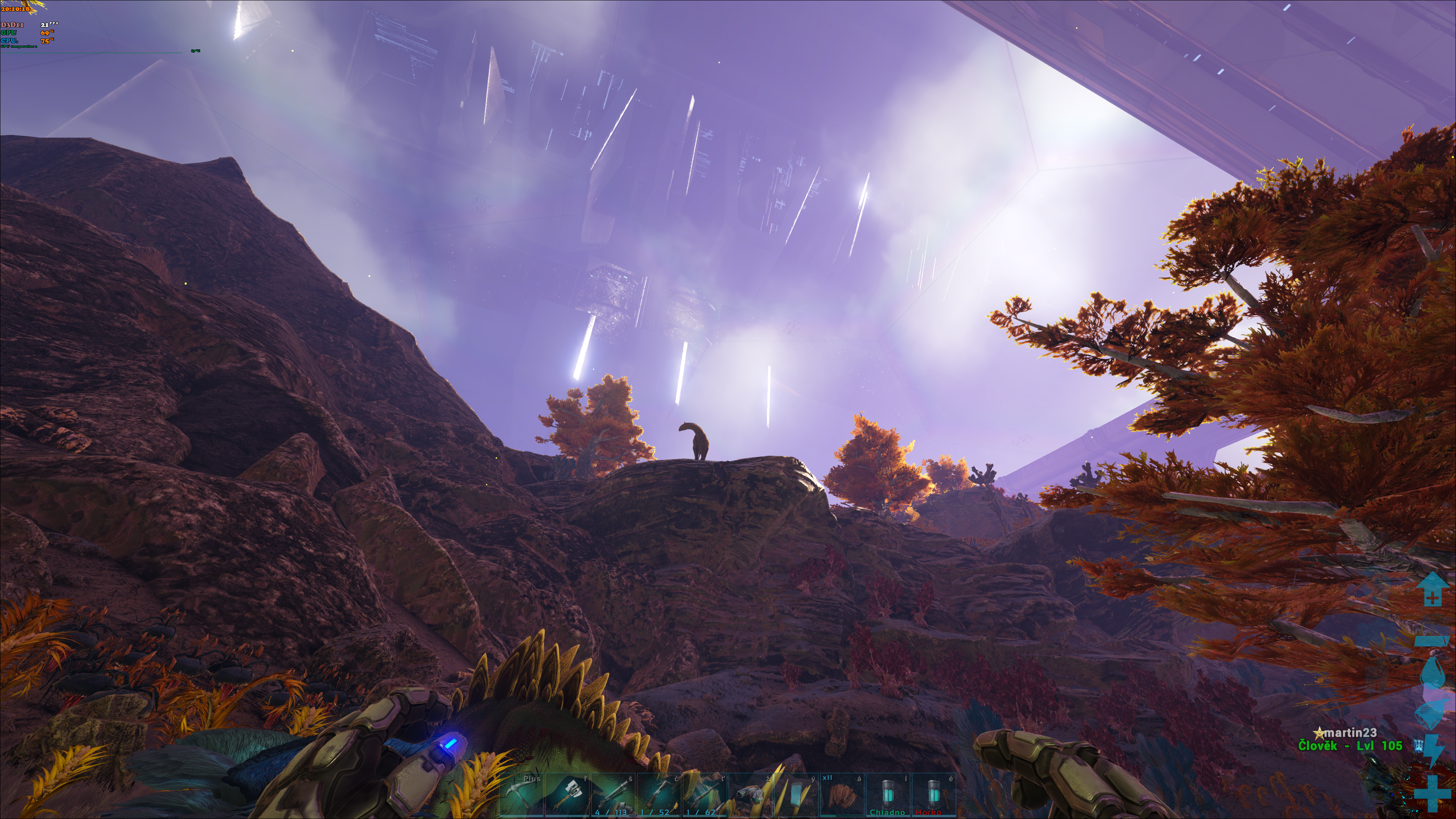This screenshot has height=819, width=1456.
Task: Use the canister labeled Horko
Action: (933, 795)
